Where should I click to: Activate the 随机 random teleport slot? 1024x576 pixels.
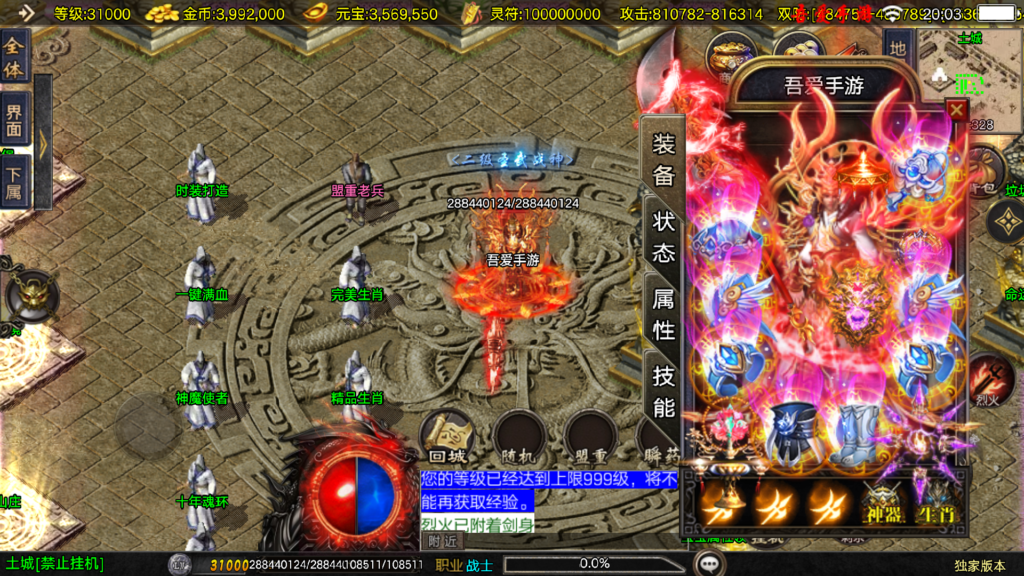click(x=518, y=437)
